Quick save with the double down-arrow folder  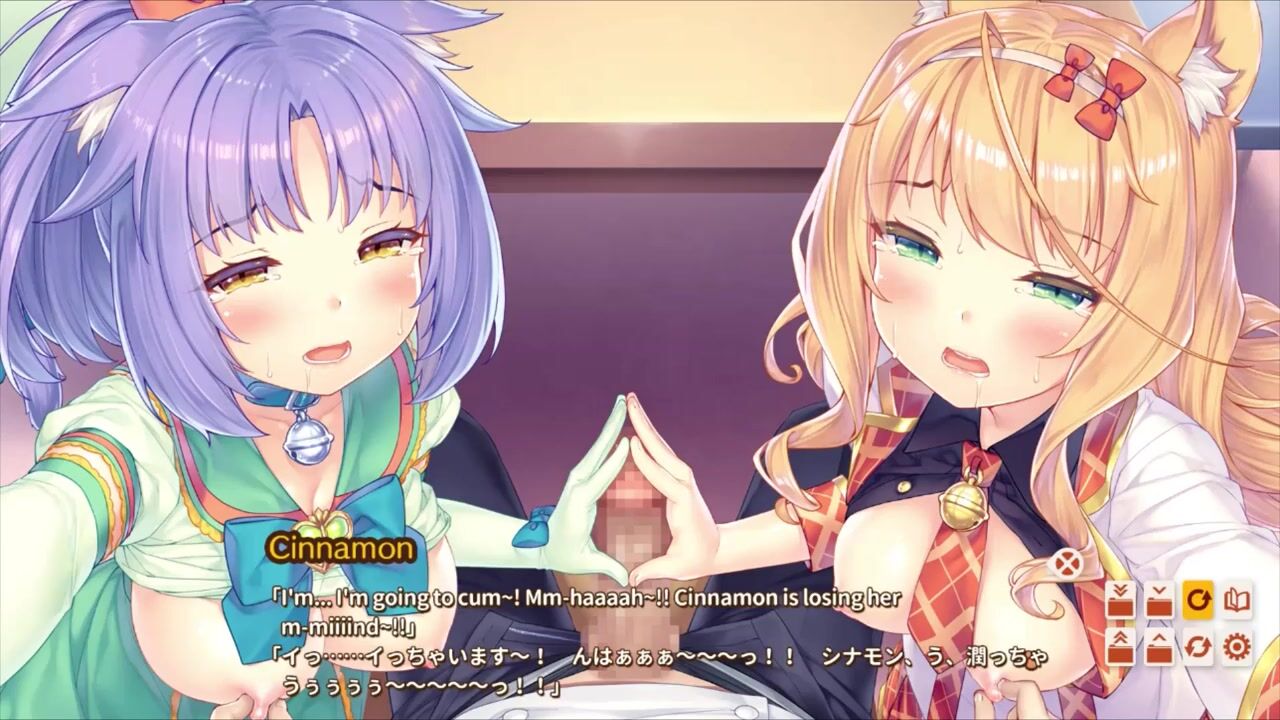pyautogui.click(x=1121, y=600)
